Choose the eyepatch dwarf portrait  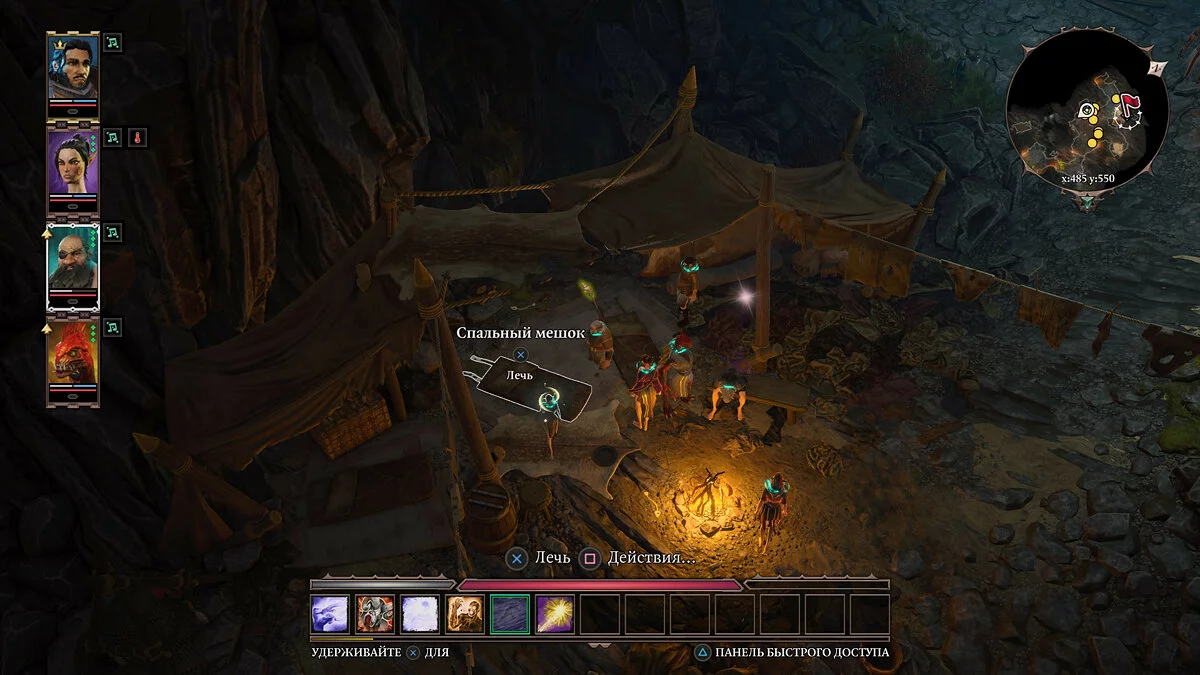point(73,259)
